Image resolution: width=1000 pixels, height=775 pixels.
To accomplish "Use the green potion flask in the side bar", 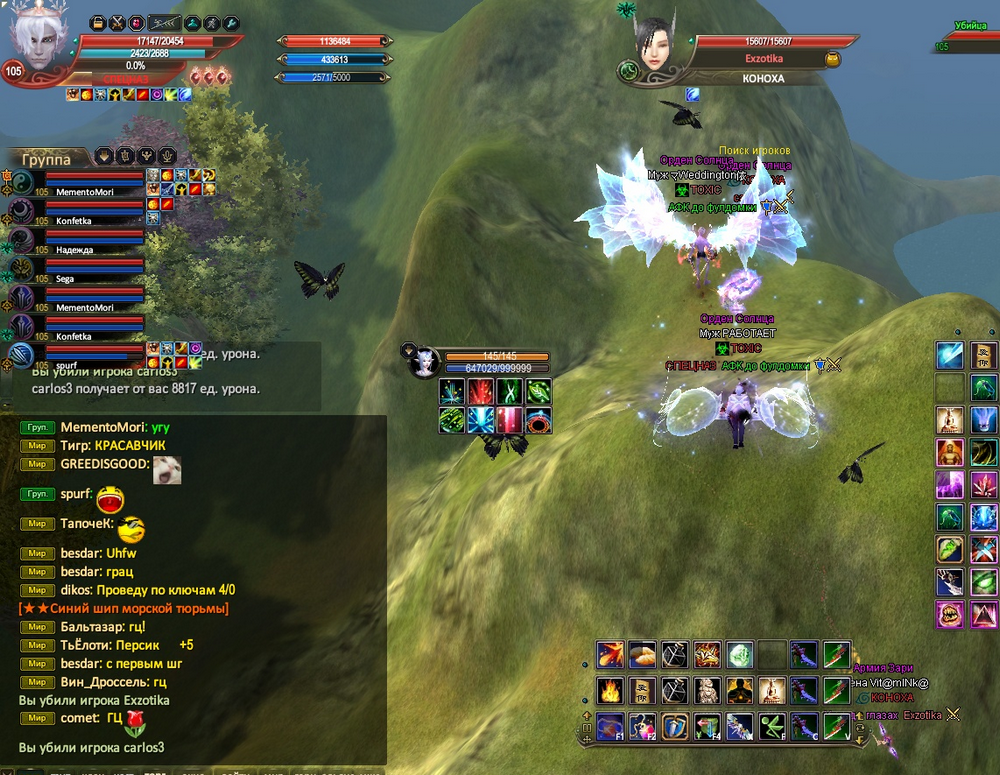I will pos(949,549).
